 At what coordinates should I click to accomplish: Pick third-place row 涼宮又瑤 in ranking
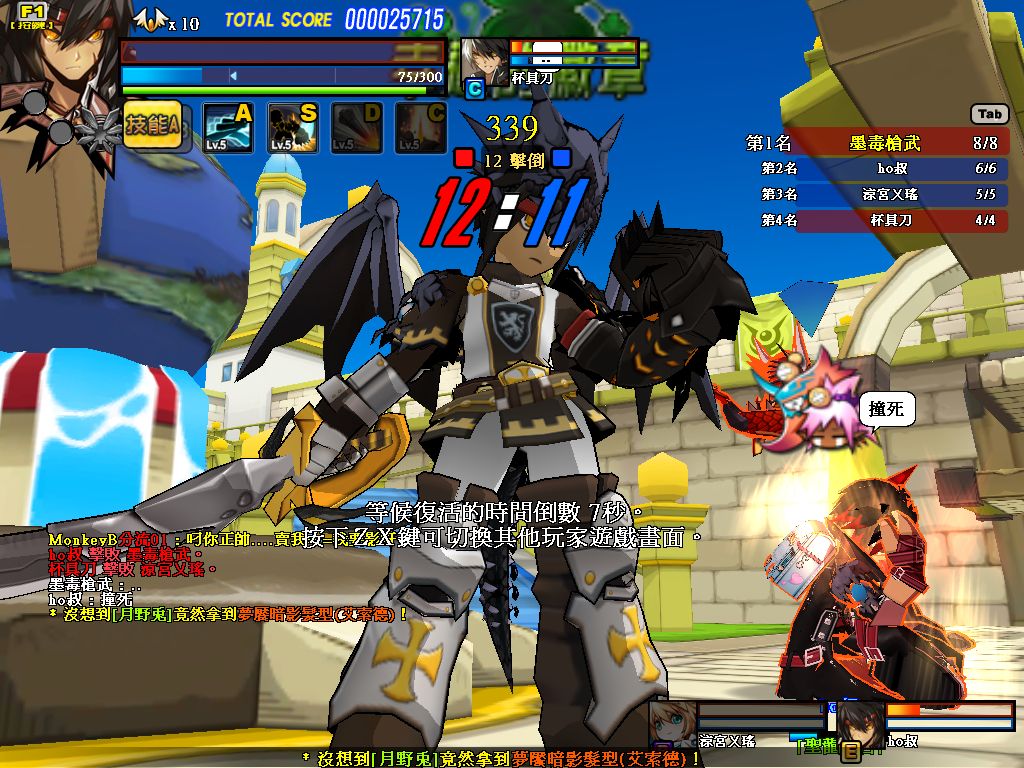coord(884,194)
